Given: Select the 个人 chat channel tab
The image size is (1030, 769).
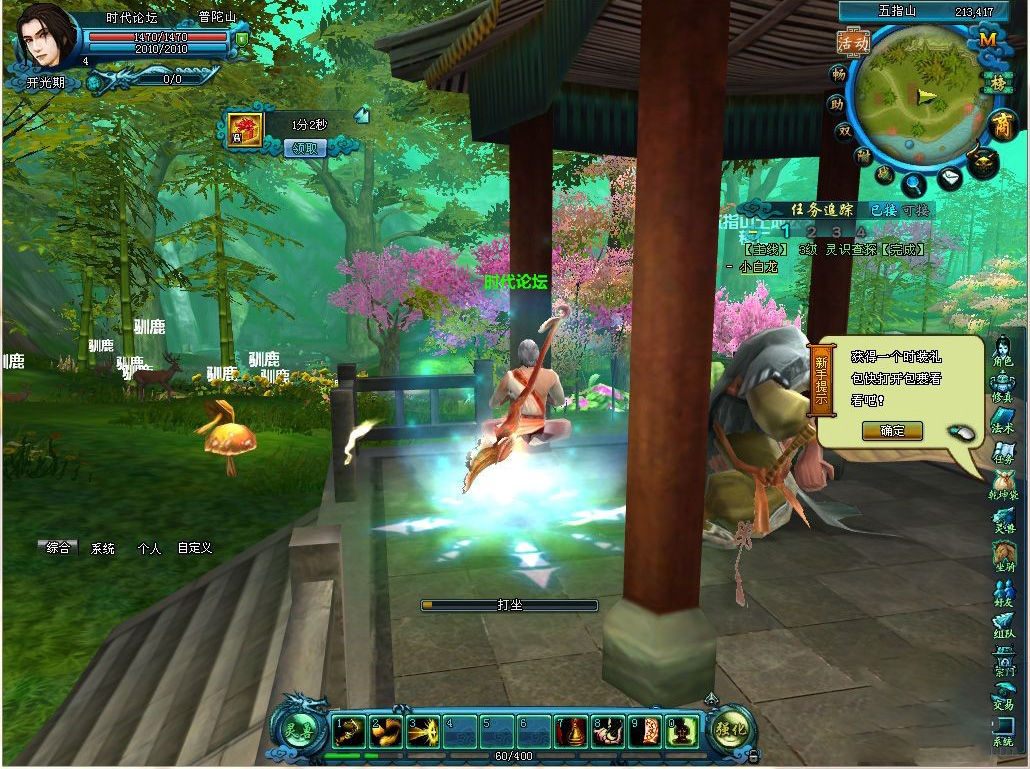Looking at the screenshot, I should [149, 549].
